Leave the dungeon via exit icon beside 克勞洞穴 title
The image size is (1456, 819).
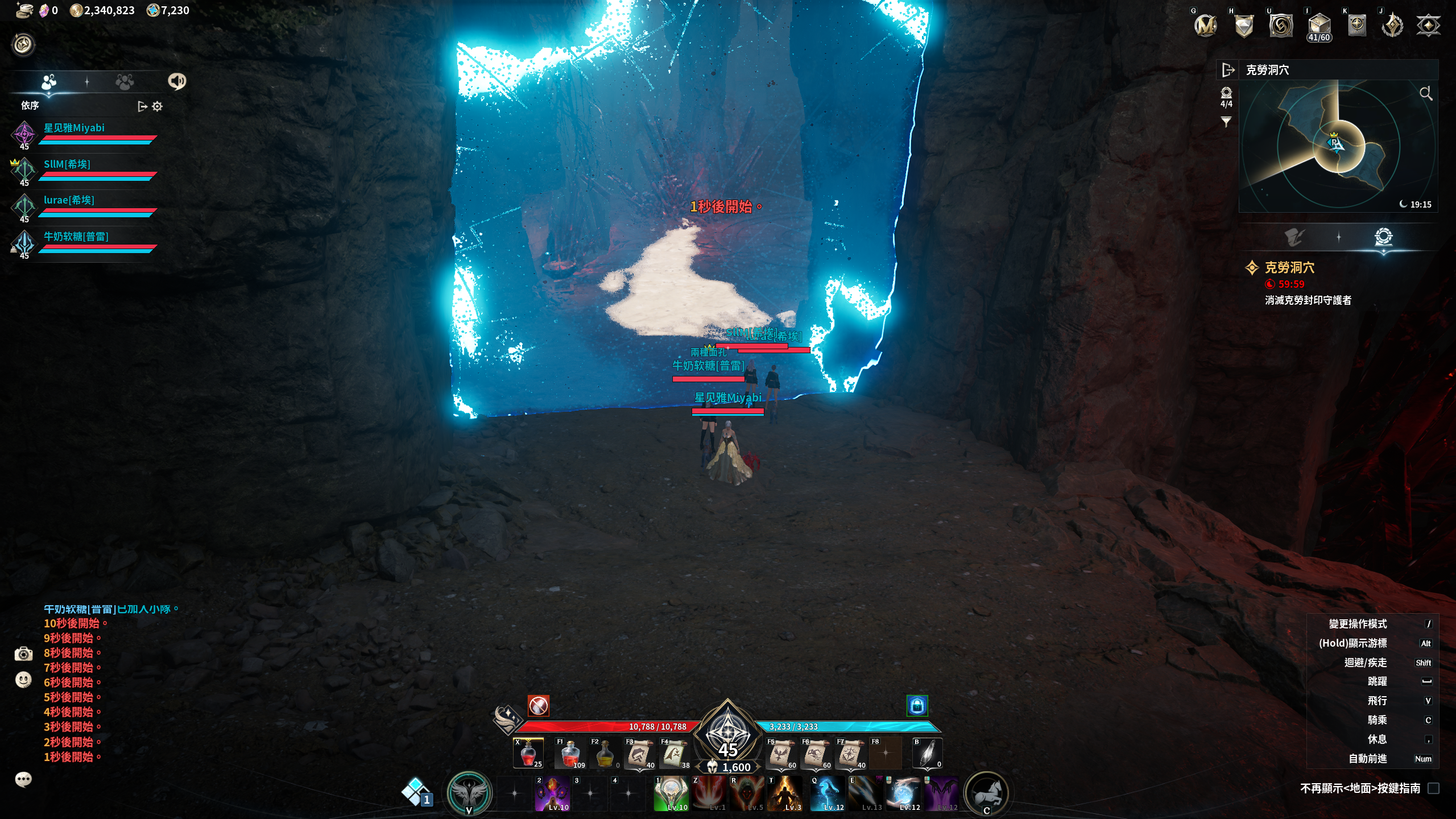pos(1228,70)
